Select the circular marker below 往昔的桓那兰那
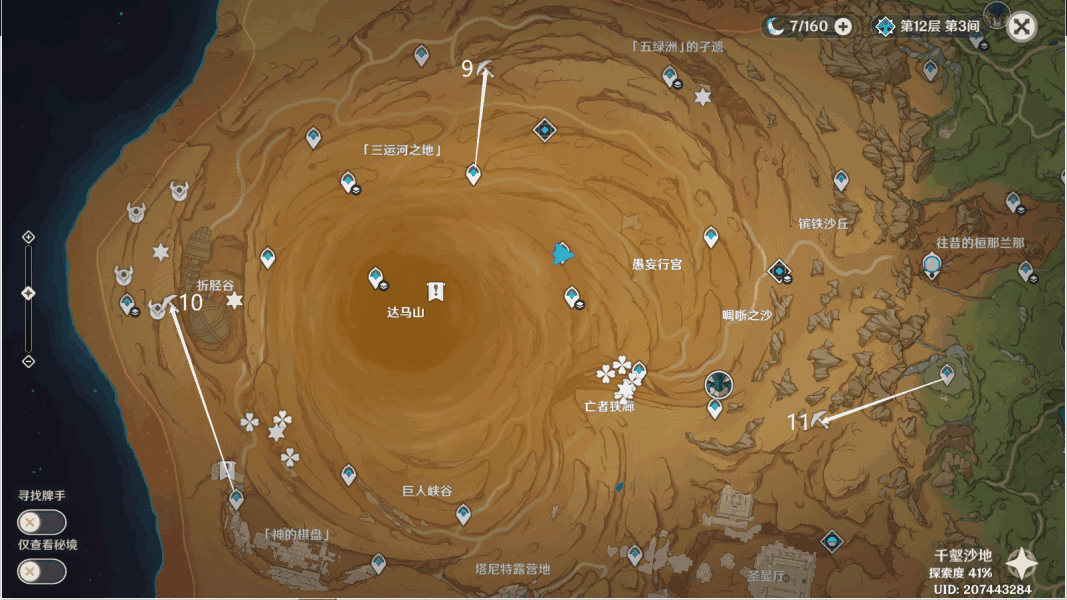The image size is (1067, 600). (932, 265)
